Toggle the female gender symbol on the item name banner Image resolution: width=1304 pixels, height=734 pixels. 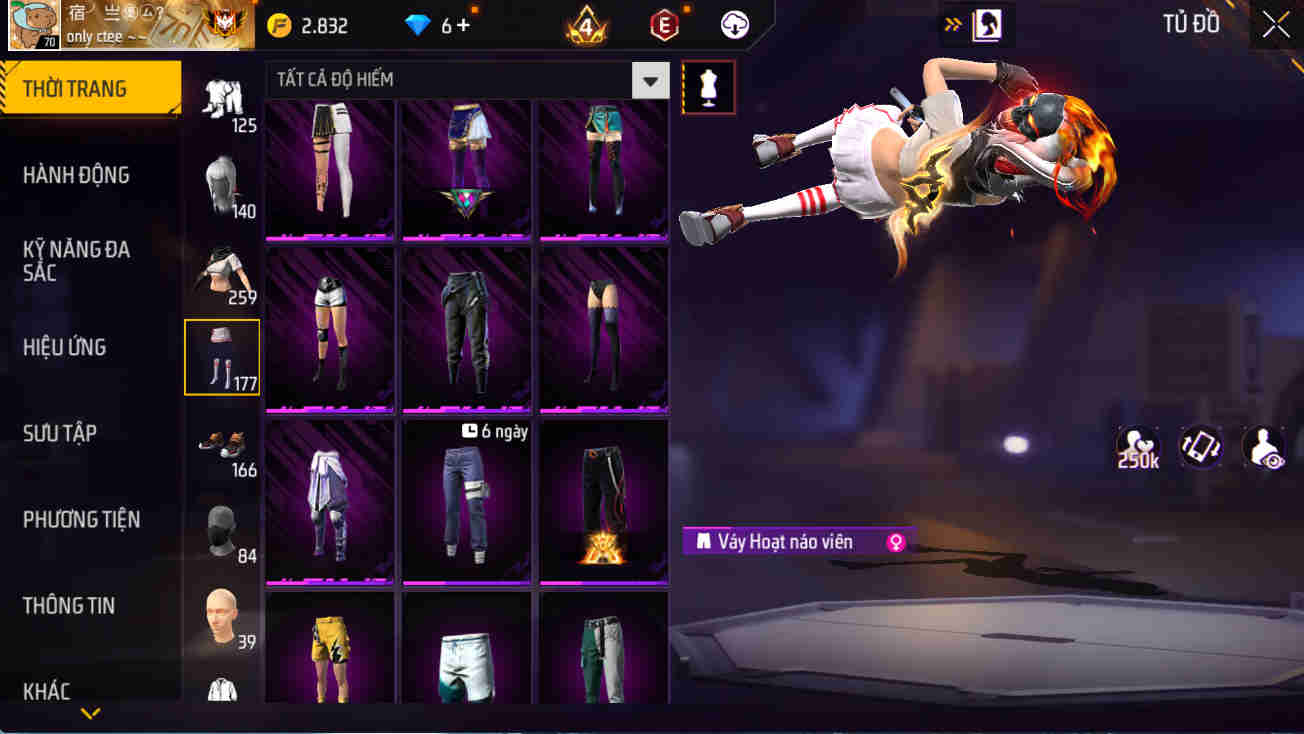[x=895, y=541]
